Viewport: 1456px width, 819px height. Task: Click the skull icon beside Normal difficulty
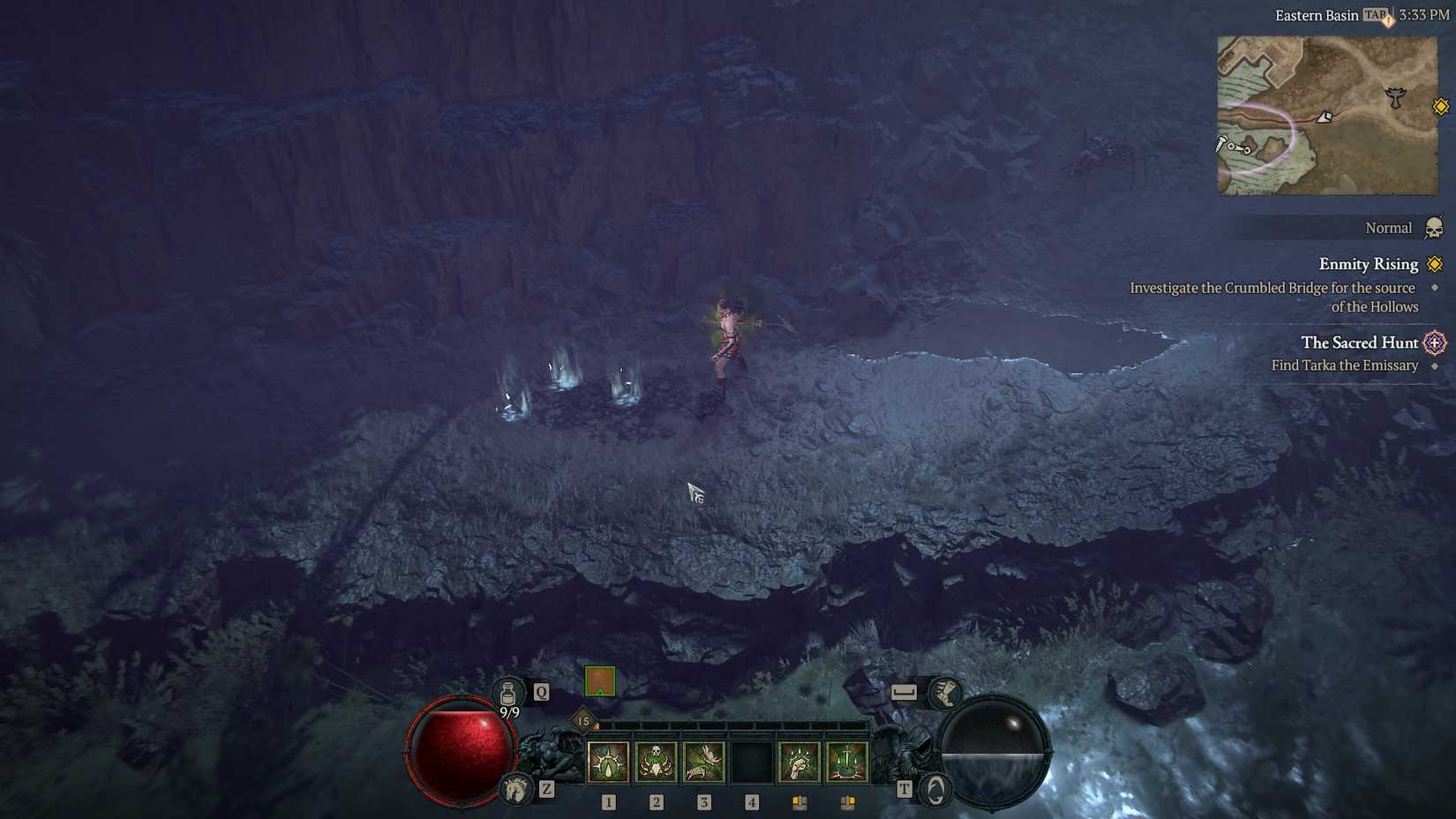(x=1436, y=228)
